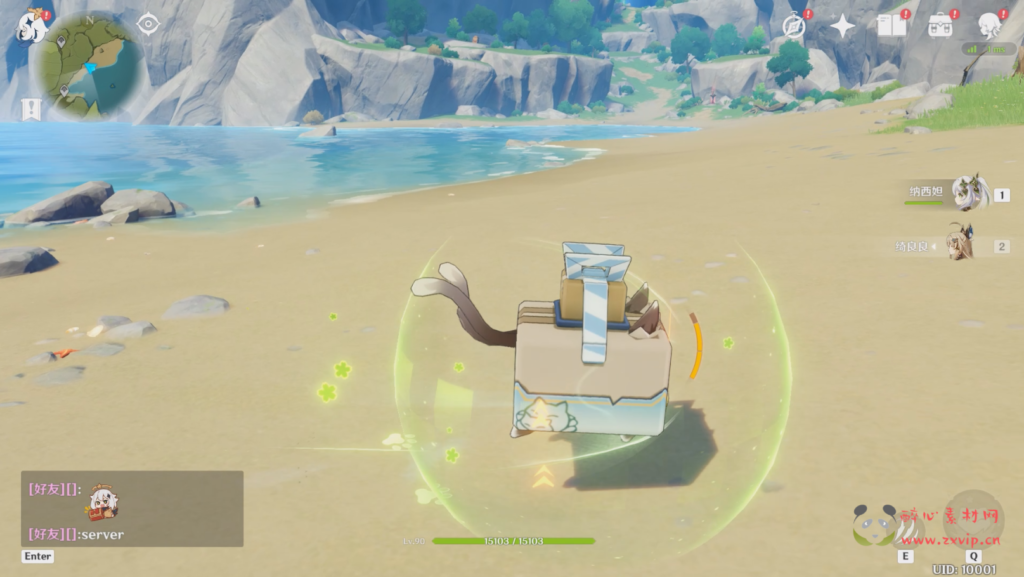Switch to party member 纳西妲
Image resolution: width=1024 pixels, height=577 pixels.
(x=967, y=193)
